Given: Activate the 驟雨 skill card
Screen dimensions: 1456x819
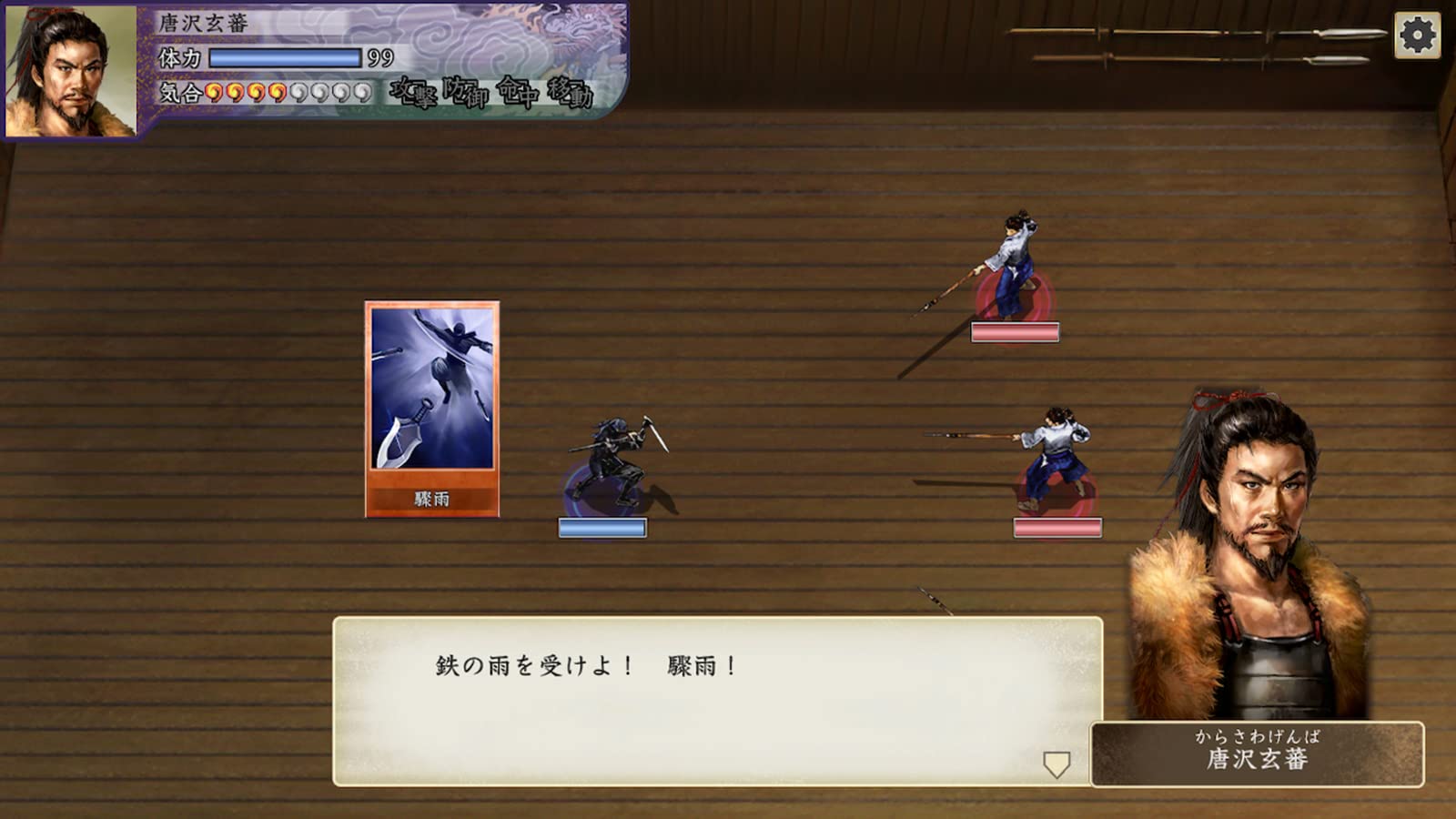Looking at the screenshot, I should click(430, 409).
